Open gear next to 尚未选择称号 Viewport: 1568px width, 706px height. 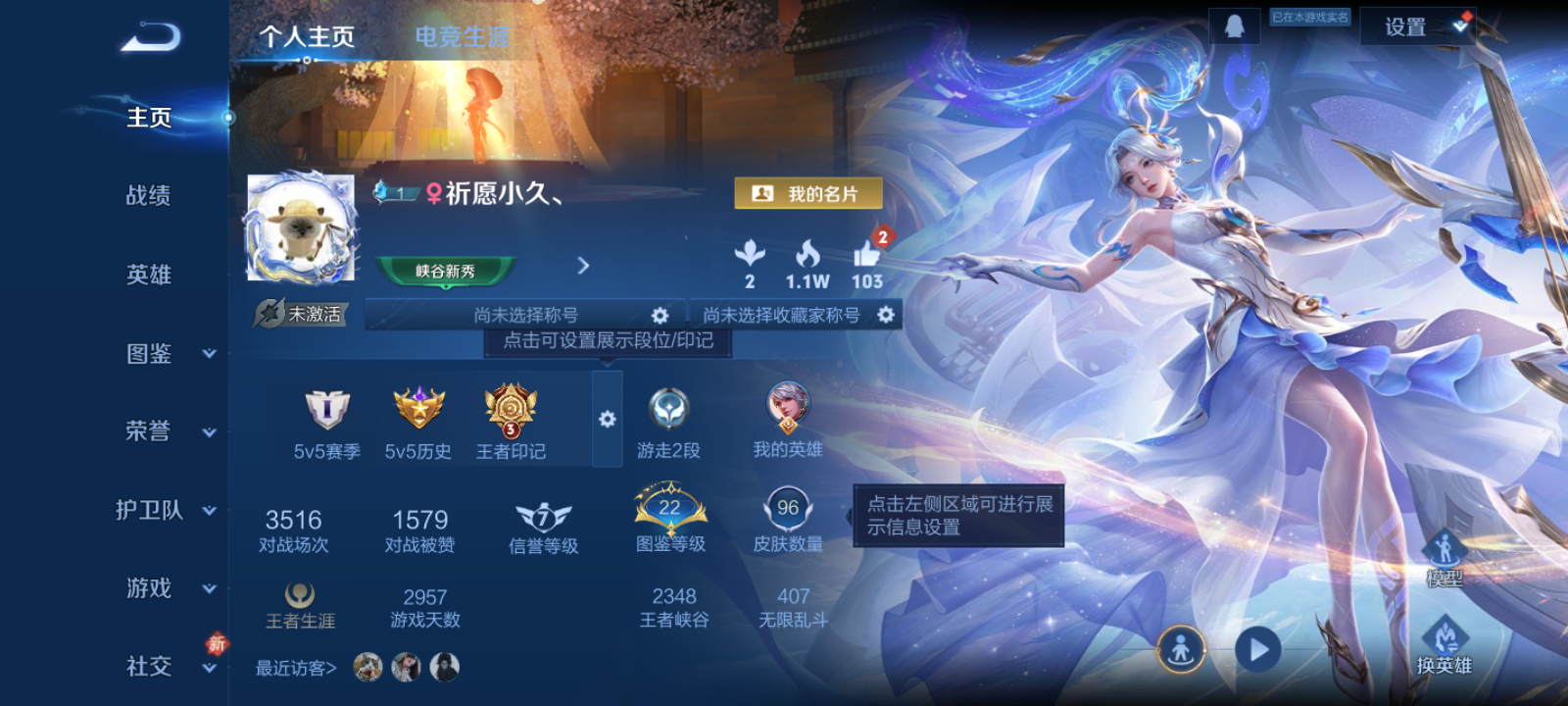point(660,315)
